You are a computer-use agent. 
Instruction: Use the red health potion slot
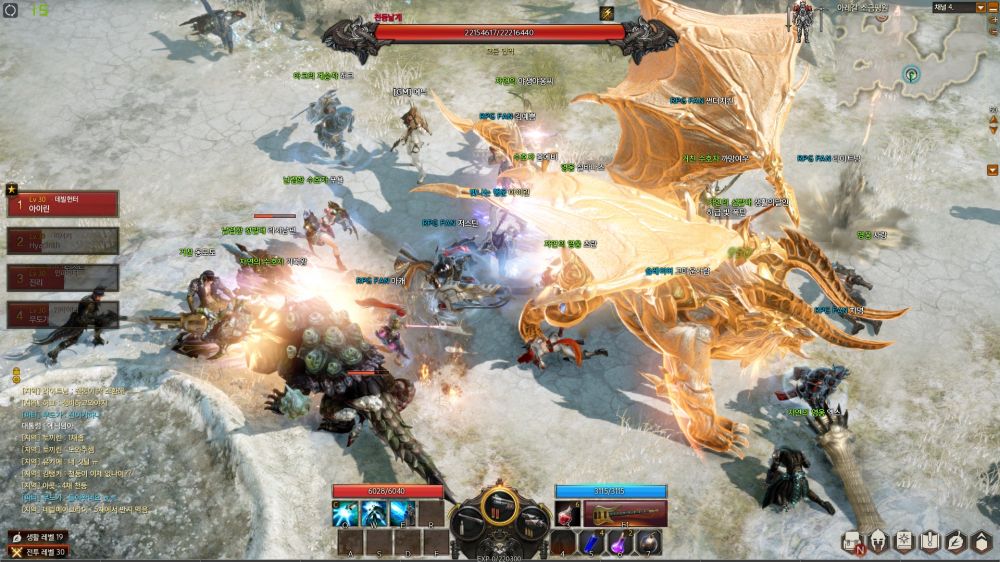pos(568,513)
